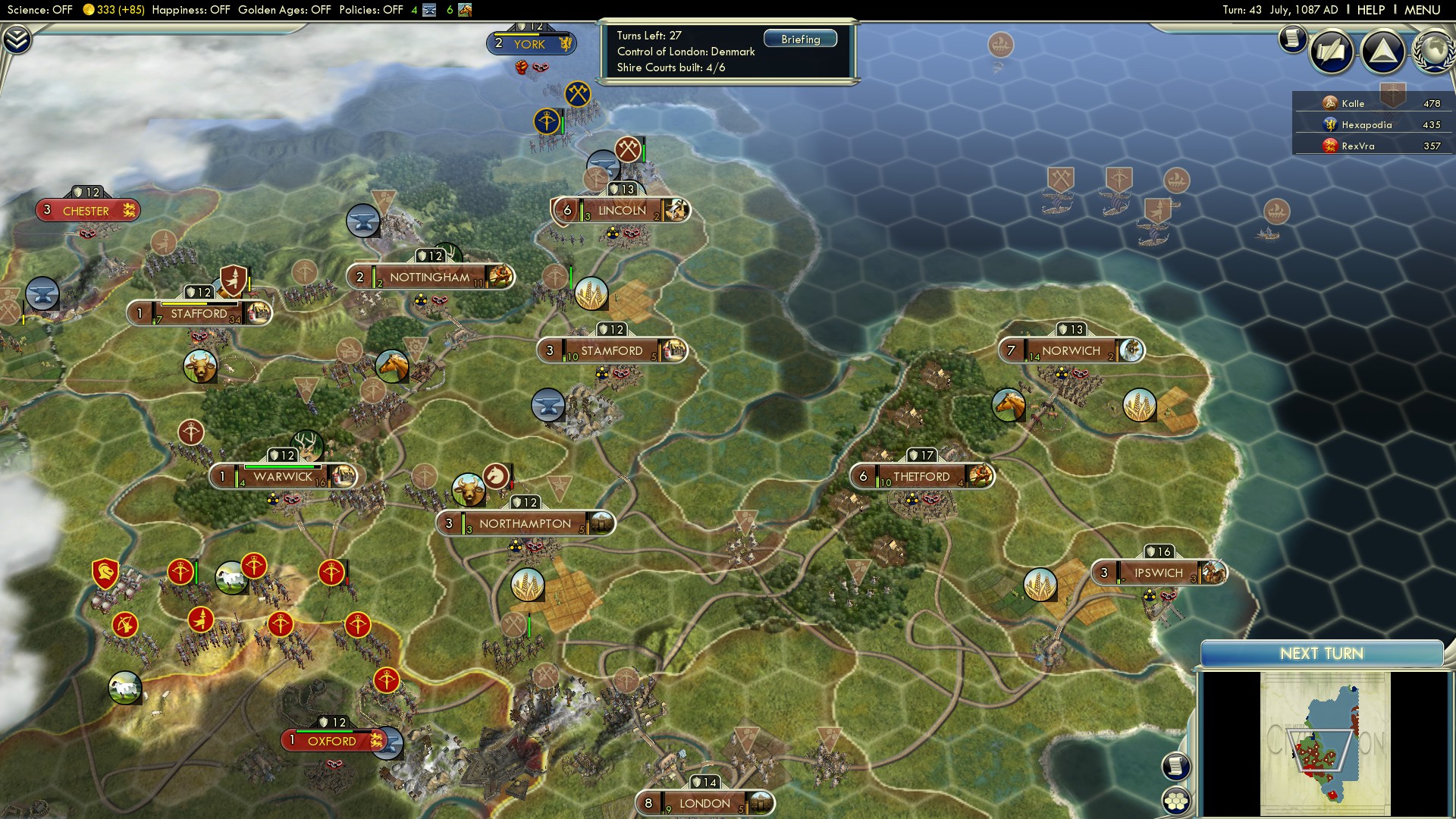Open the HELP screen
The width and height of the screenshot is (1456, 819).
(1370, 10)
